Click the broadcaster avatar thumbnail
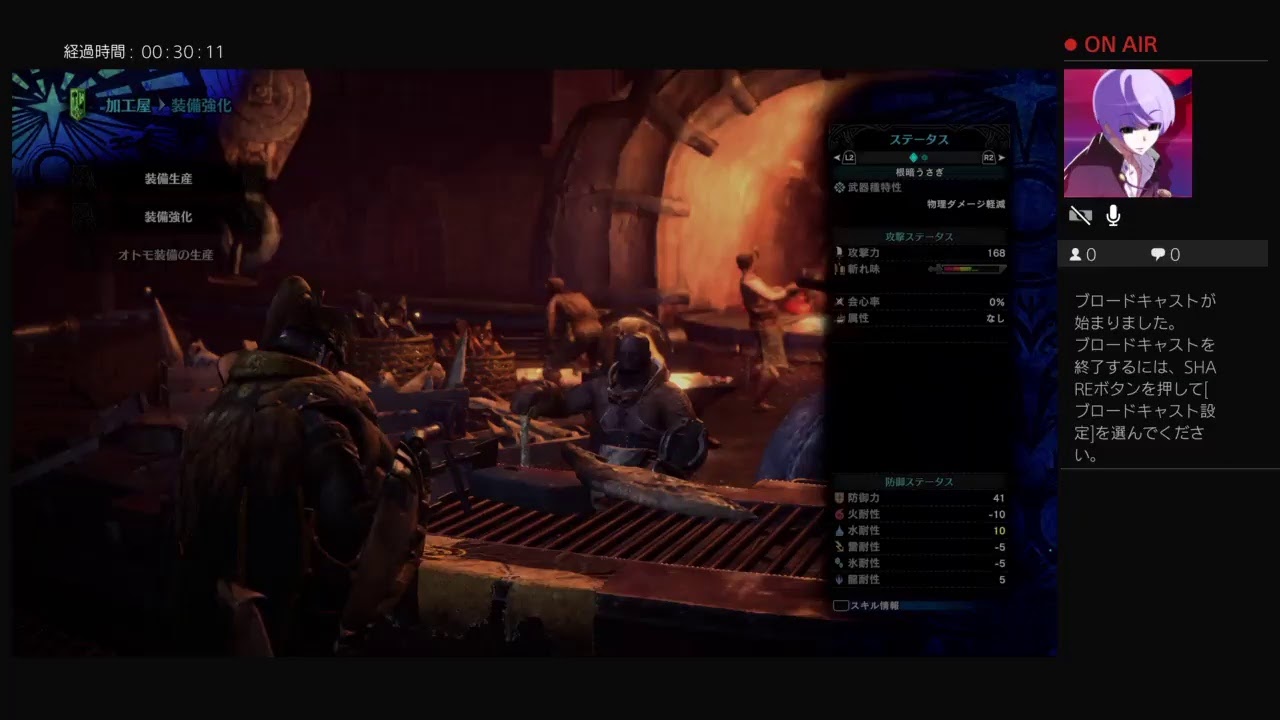This screenshot has height=720, width=1280. pyautogui.click(x=1127, y=133)
